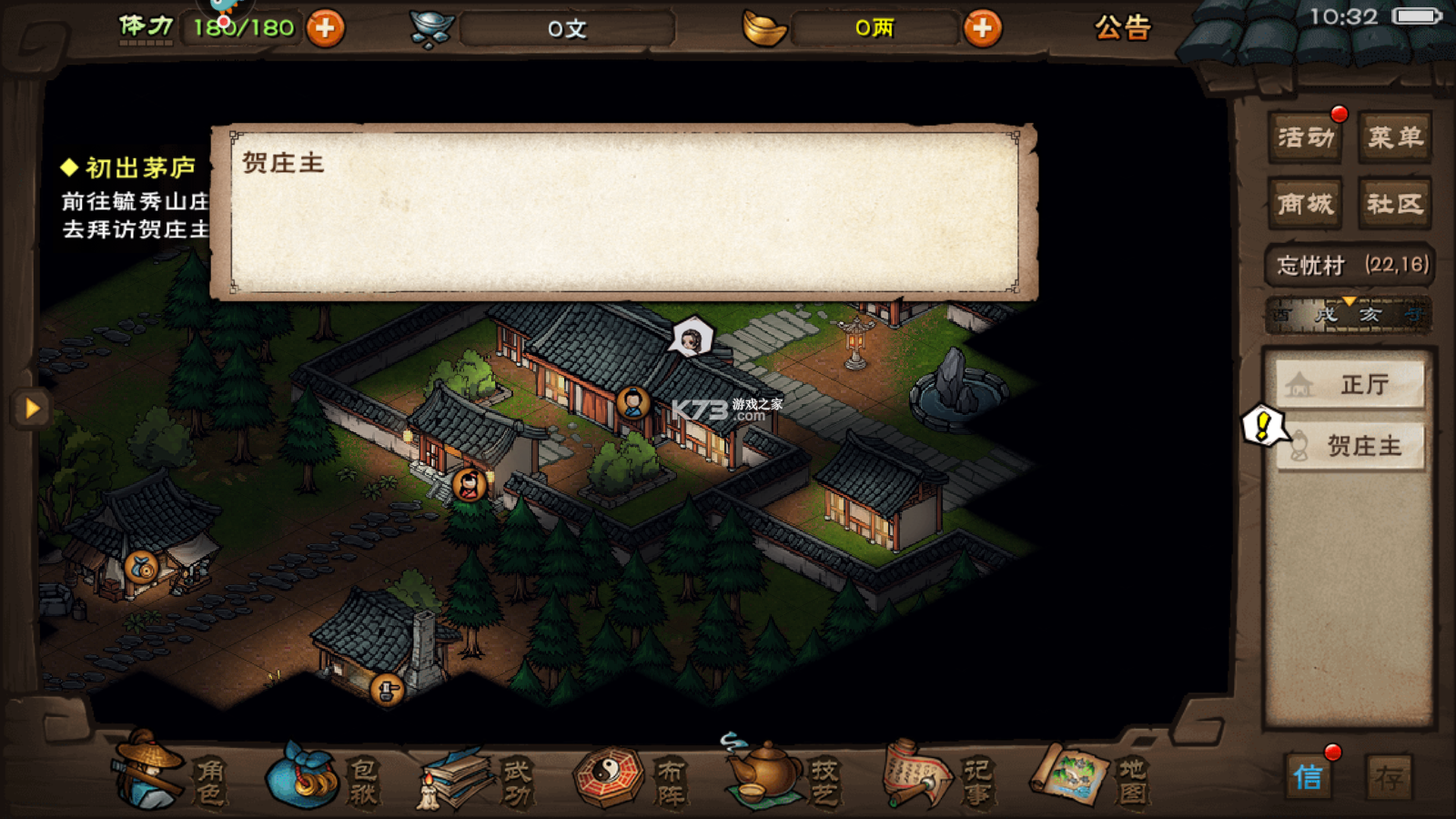Open the 公告 announcements

pyautogui.click(x=1123, y=28)
